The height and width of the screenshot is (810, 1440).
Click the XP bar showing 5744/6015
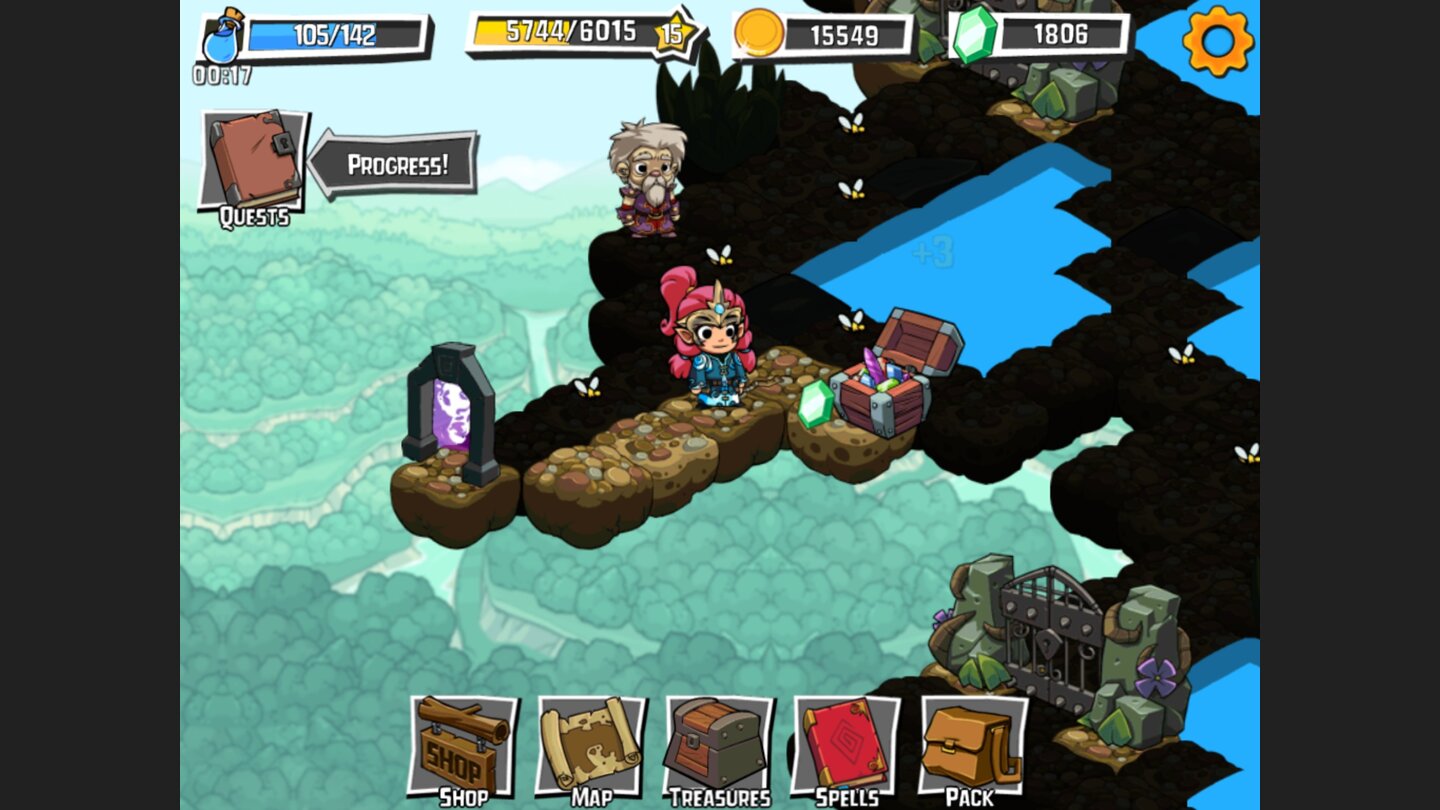pos(570,31)
